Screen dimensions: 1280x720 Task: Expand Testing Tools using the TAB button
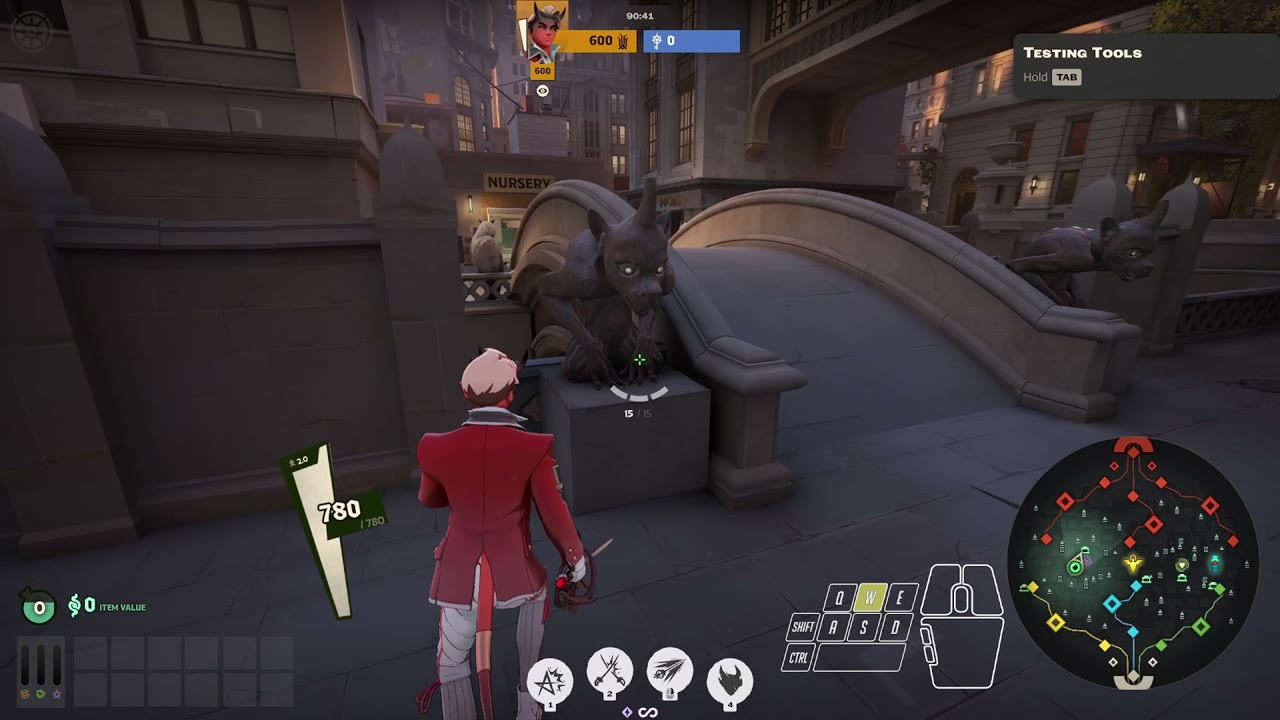[1066, 77]
